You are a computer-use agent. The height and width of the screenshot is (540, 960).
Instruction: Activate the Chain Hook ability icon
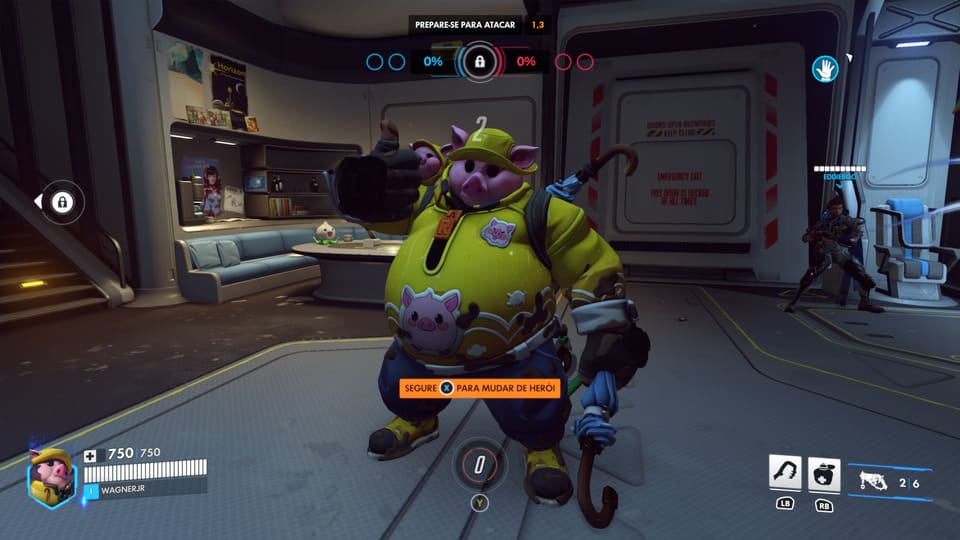click(785, 474)
